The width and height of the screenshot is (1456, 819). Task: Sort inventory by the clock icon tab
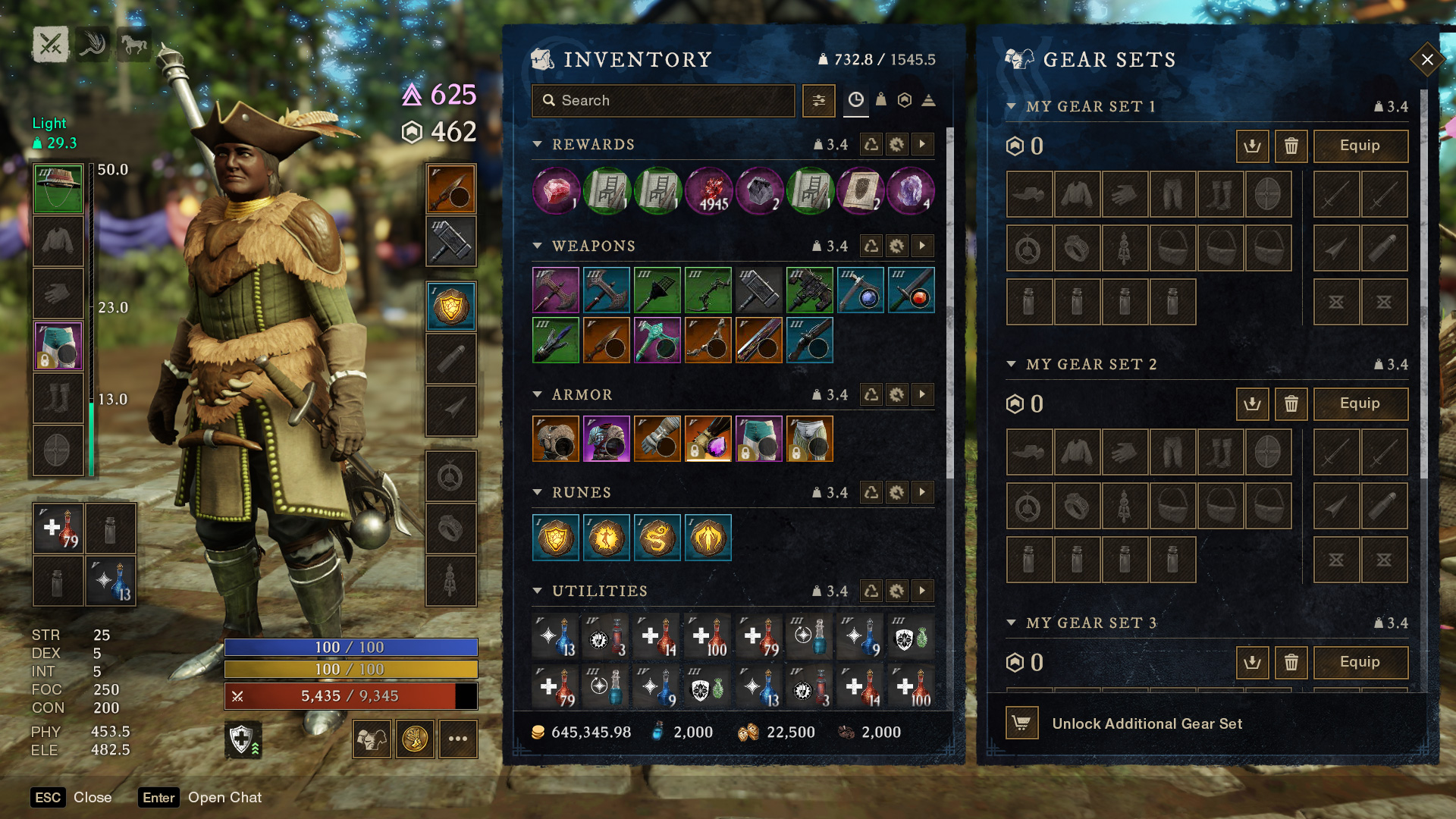click(855, 100)
